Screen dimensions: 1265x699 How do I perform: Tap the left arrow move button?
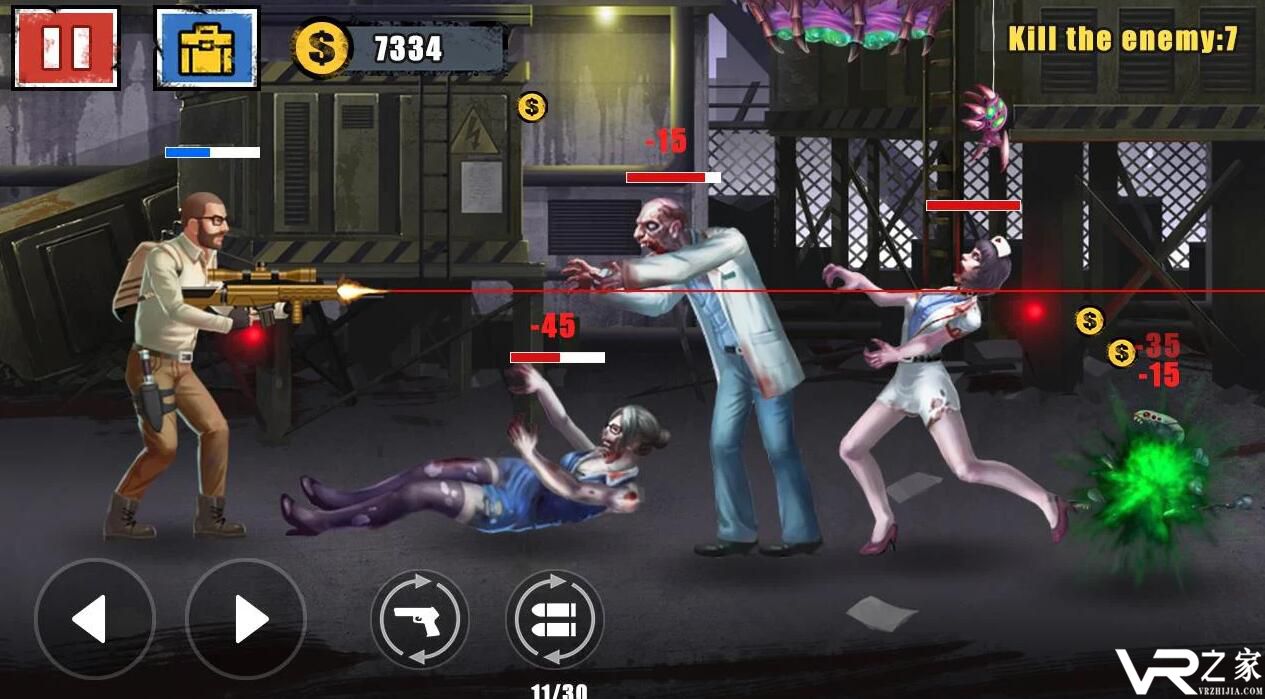(x=94, y=619)
